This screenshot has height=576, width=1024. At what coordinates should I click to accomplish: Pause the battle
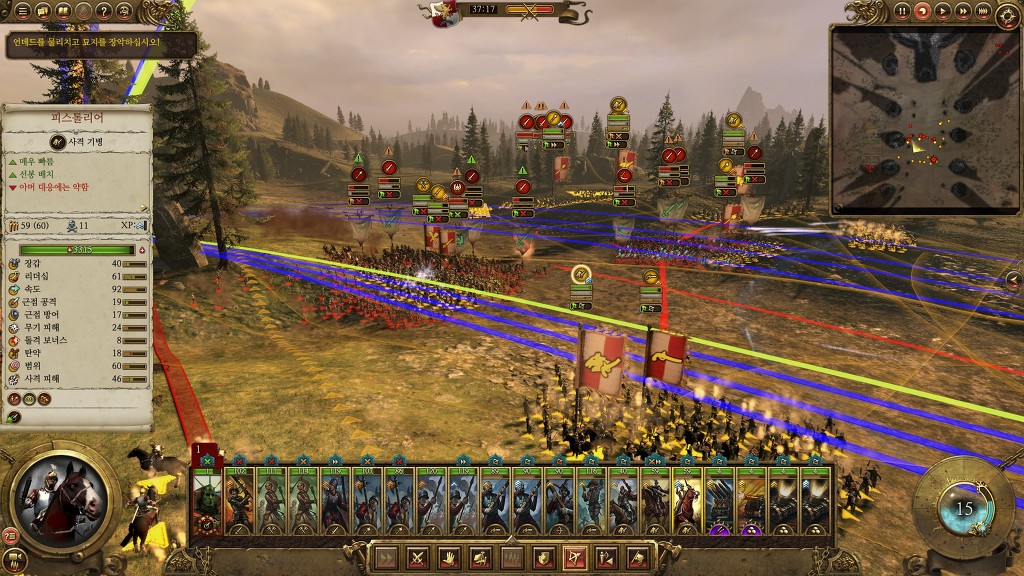902,11
